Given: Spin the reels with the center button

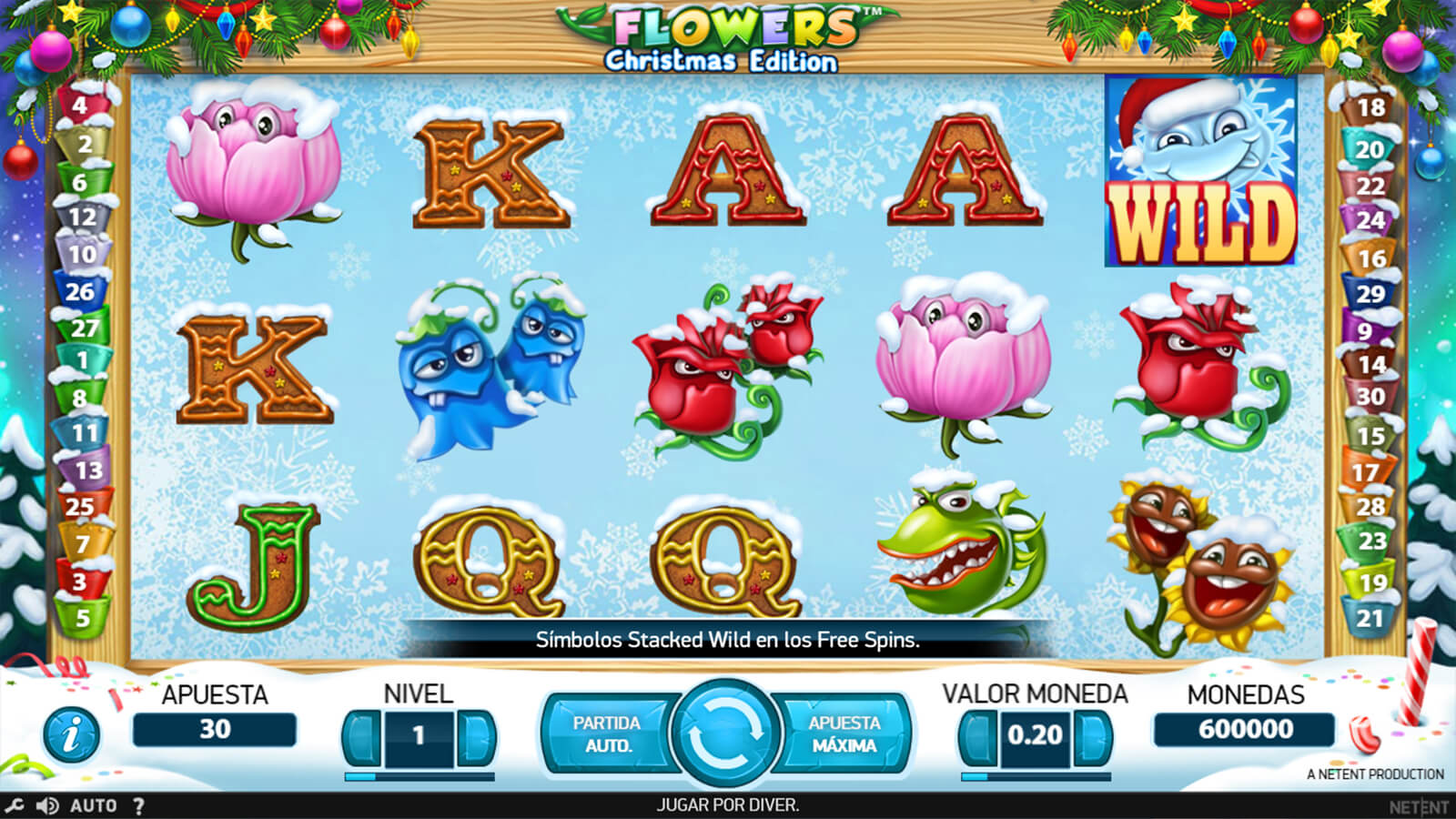Looking at the screenshot, I should (725, 733).
